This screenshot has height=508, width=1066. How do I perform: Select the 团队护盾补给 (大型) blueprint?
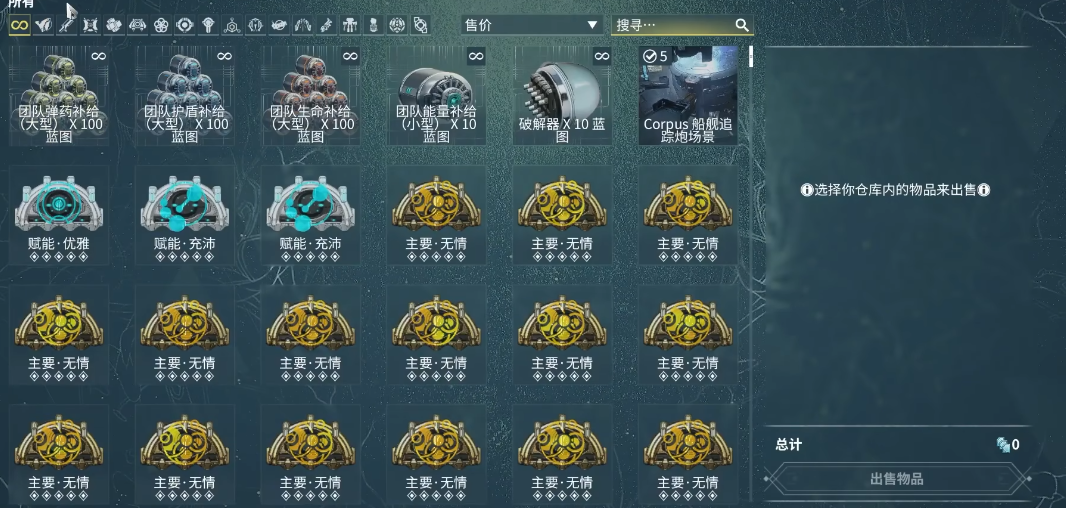click(x=185, y=96)
